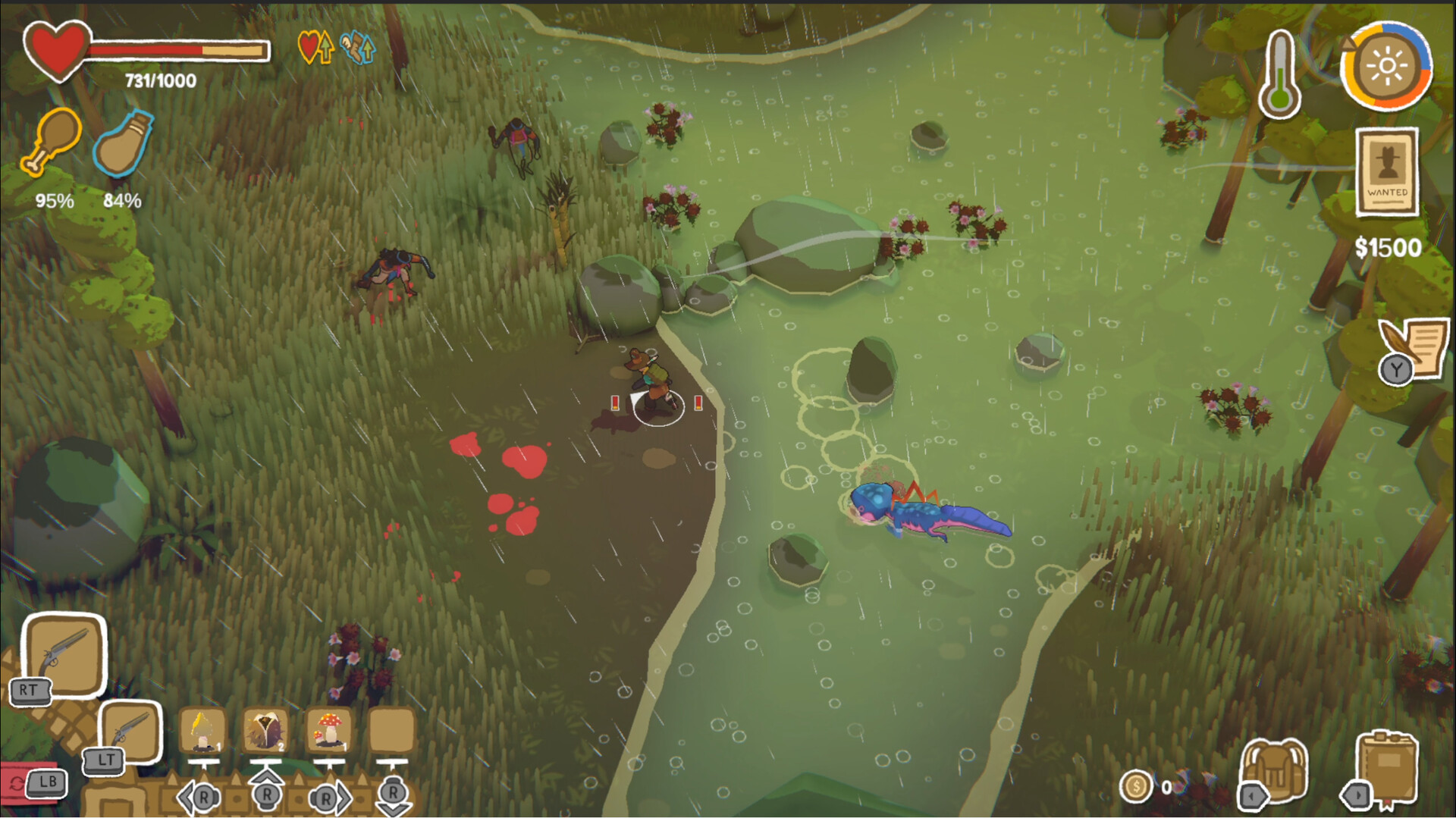Click the temperature thermometer indicator

[x=1280, y=72]
